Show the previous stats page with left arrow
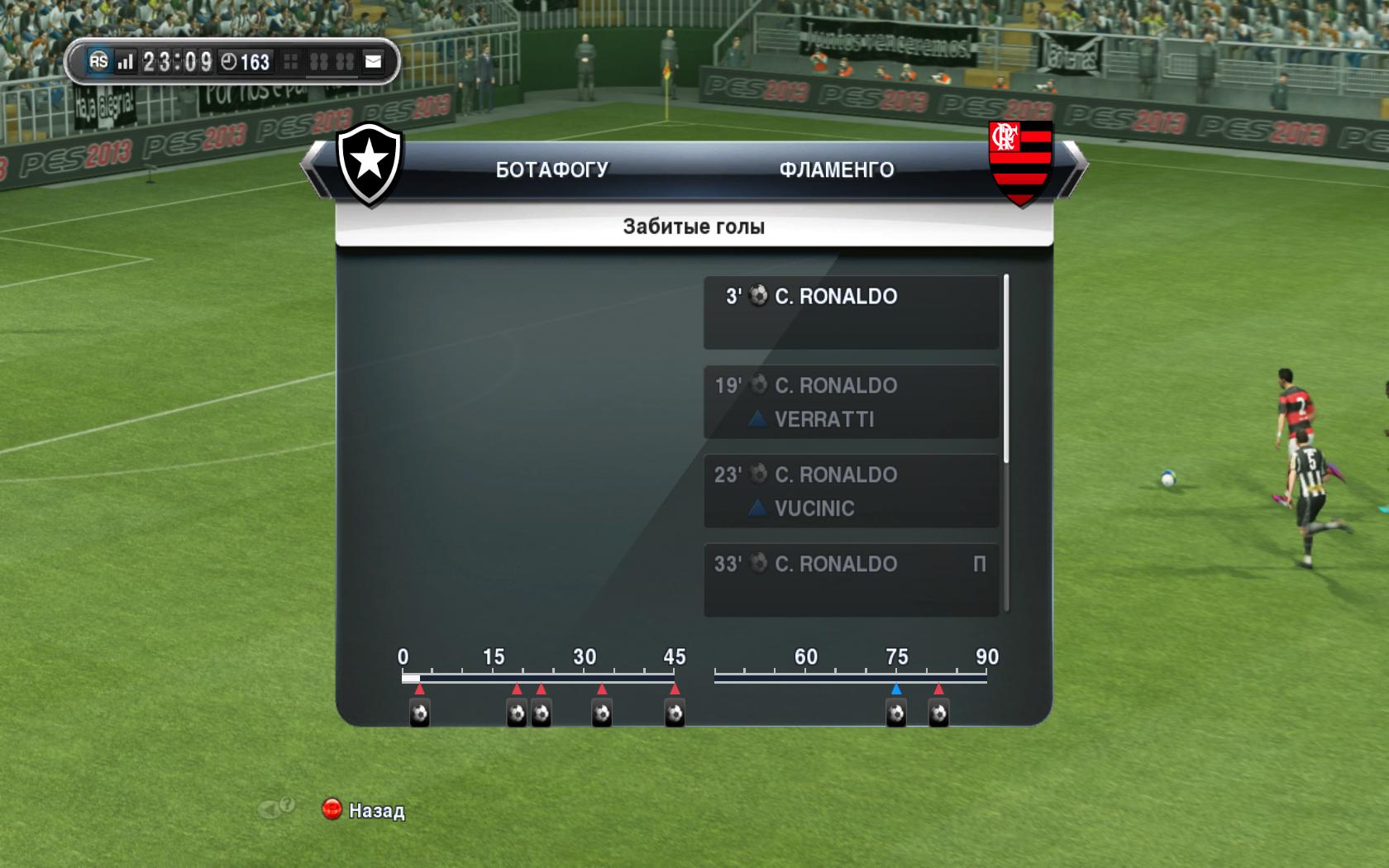Viewport: 1389px width, 868px height. coord(313,168)
